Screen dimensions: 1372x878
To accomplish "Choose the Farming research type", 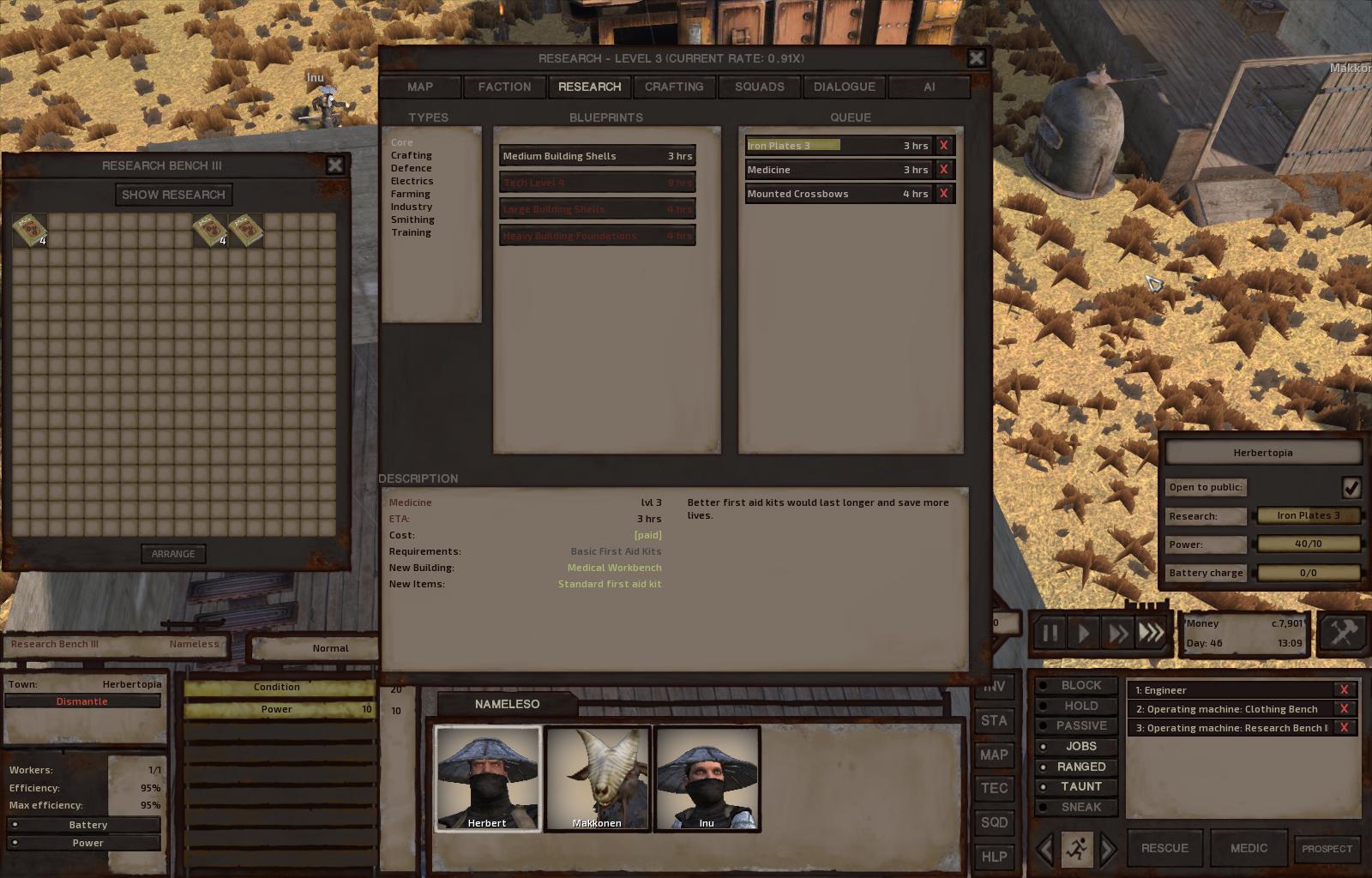I will click(x=410, y=194).
